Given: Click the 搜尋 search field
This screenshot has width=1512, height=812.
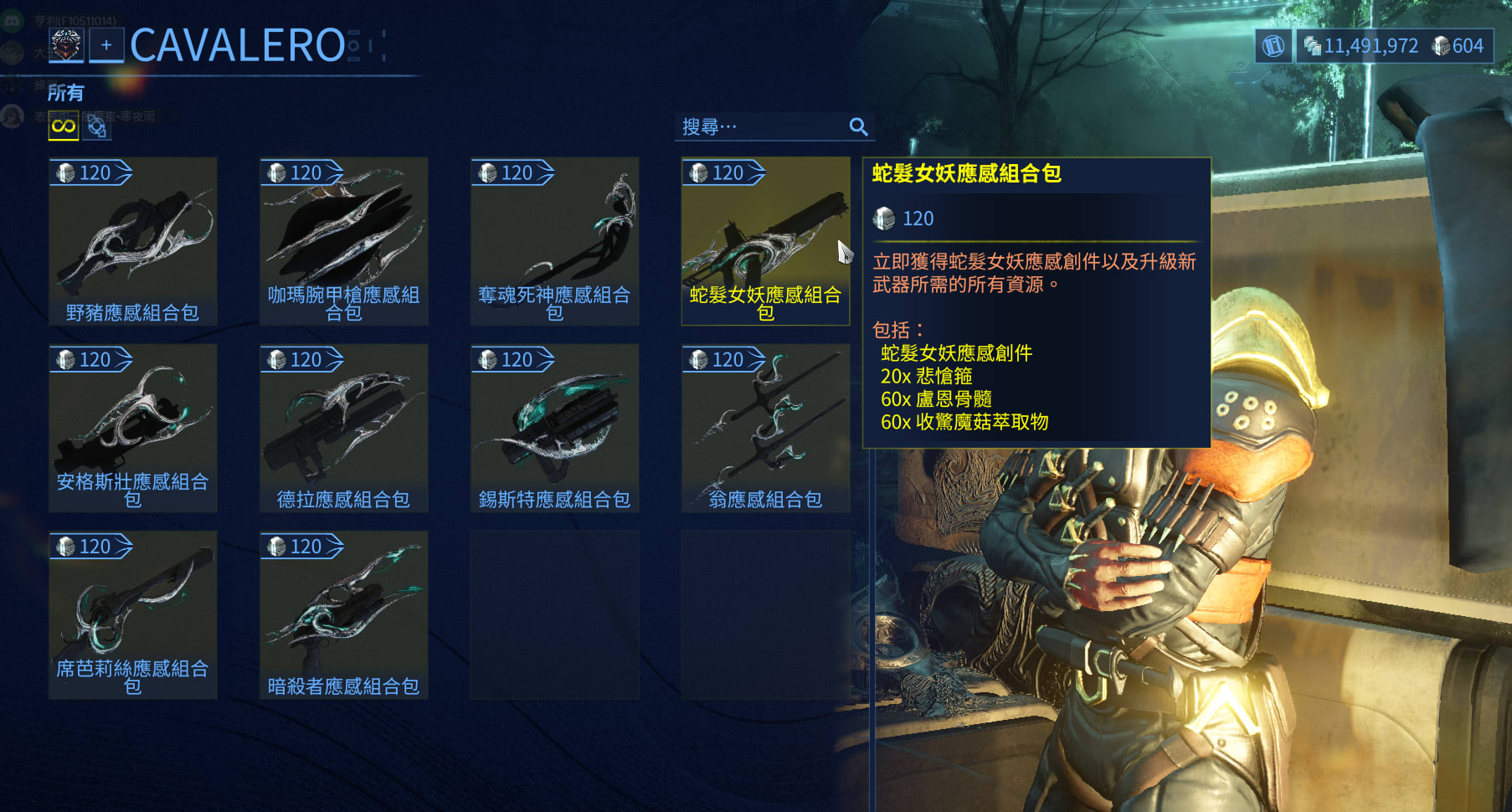Looking at the screenshot, I should coord(760,127).
